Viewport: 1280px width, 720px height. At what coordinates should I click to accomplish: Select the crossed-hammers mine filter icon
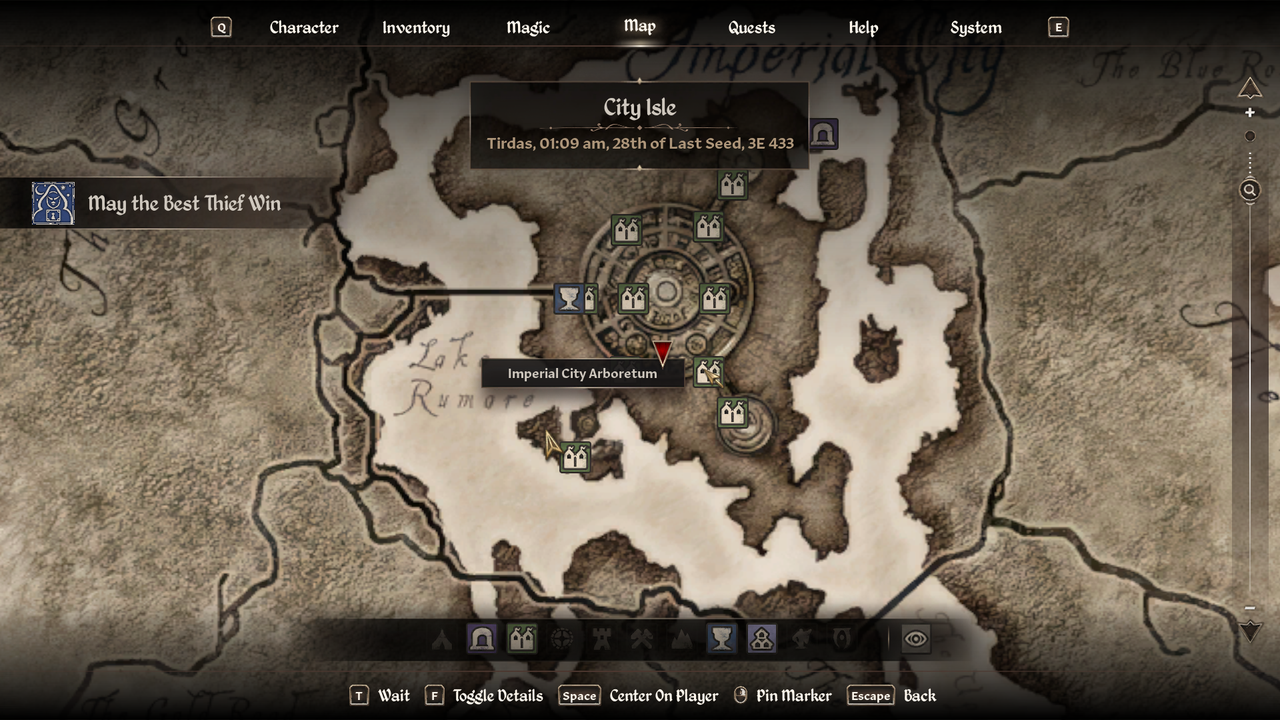(641, 640)
